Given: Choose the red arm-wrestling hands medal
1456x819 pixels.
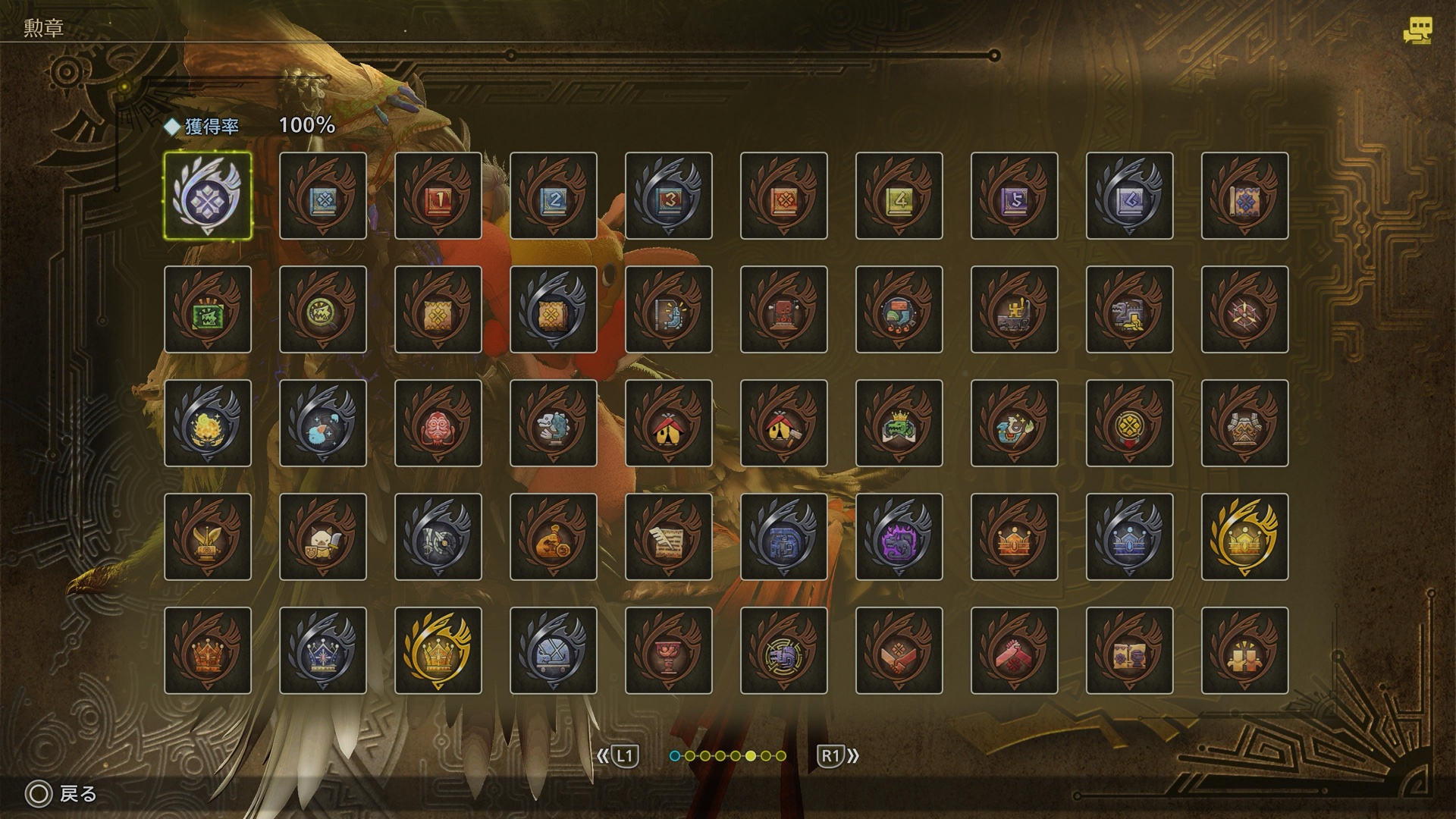Looking at the screenshot, I should 1015,651.
